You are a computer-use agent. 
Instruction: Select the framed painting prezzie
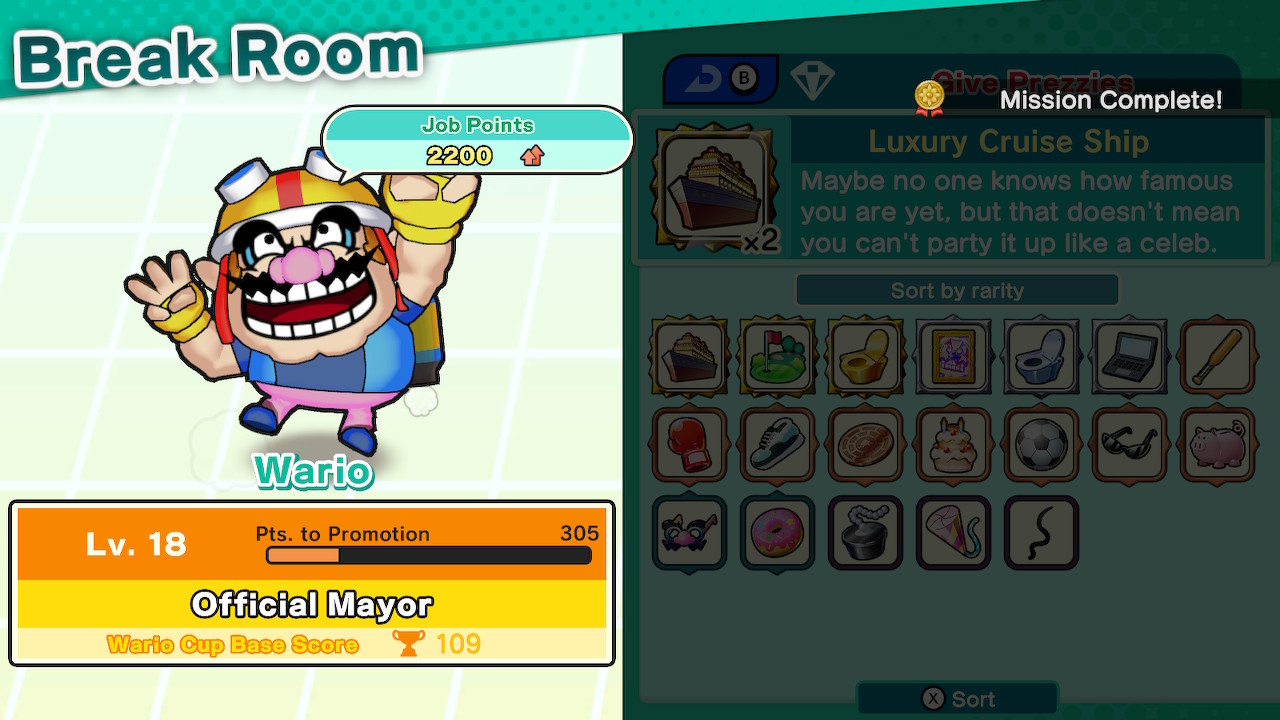pyautogui.click(x=953, y=357)
